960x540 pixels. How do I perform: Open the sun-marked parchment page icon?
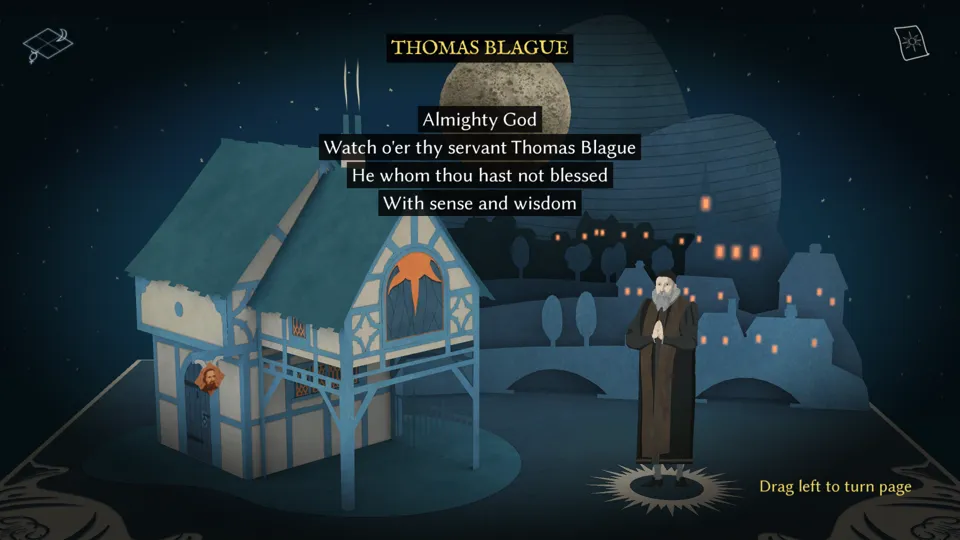(912, 43)
